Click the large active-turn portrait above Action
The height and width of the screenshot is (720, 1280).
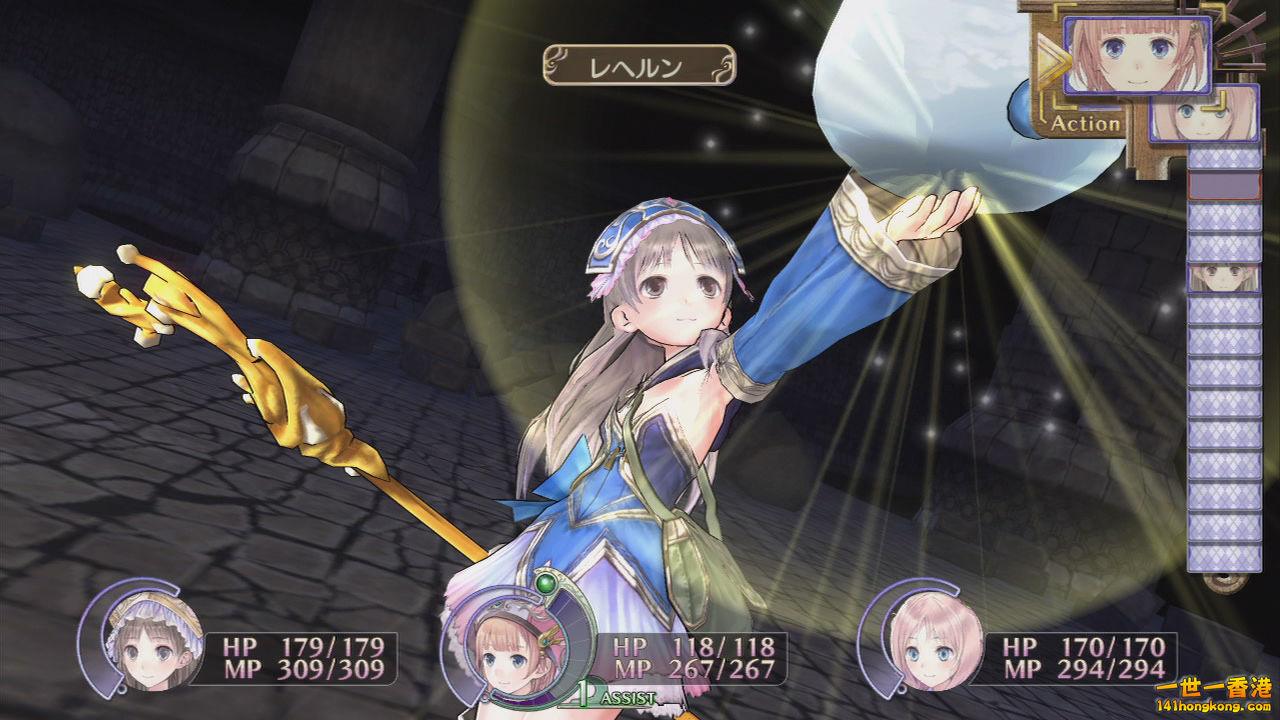[x=1137, y=55]
